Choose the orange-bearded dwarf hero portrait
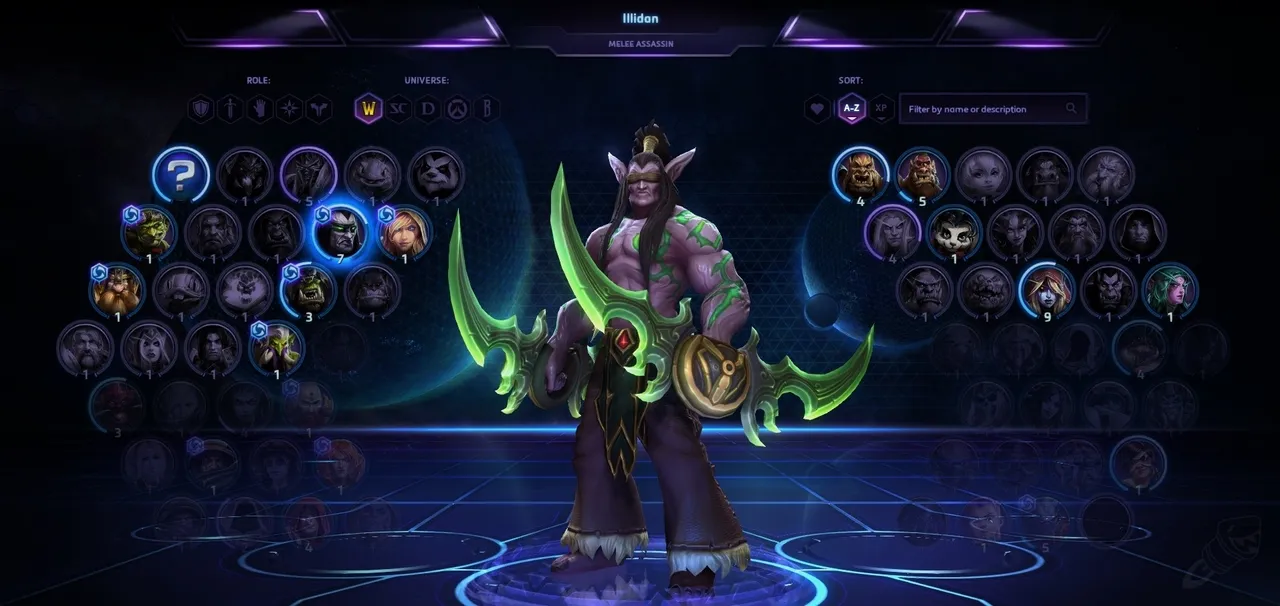The height and width of the screenshot is (606, 1280). pos(117,290)
